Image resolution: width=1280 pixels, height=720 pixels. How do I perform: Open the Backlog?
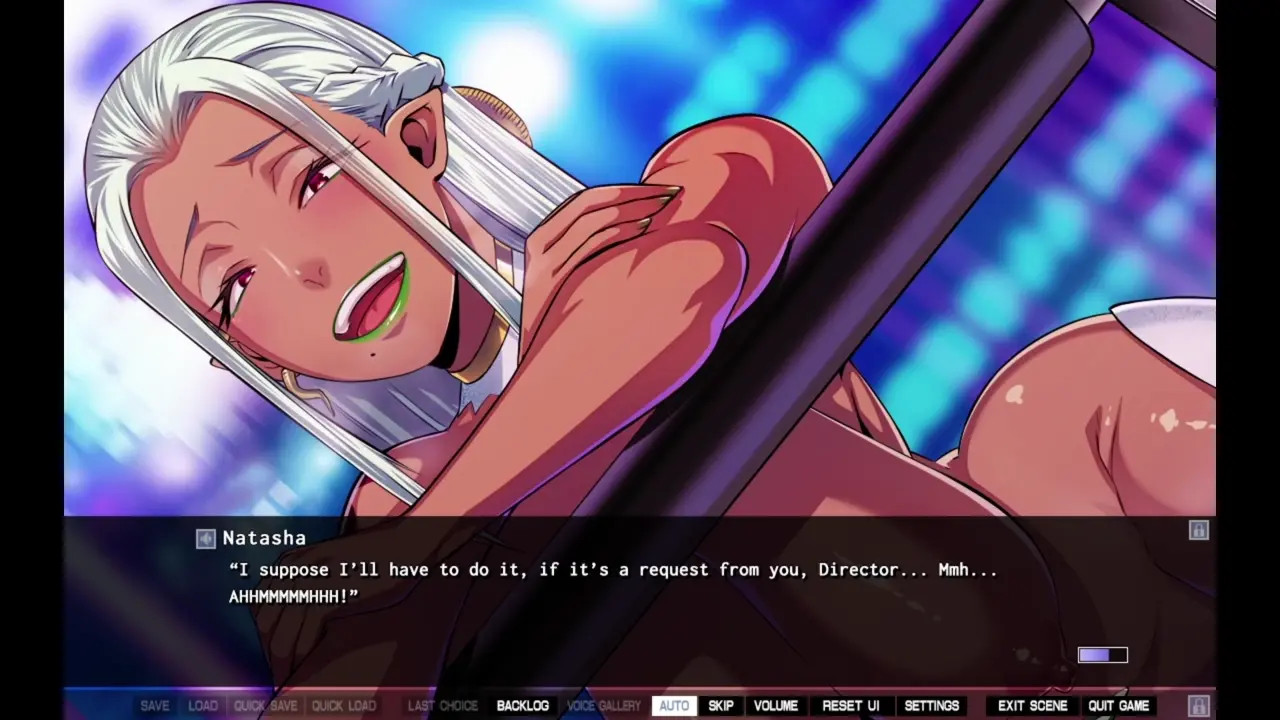(x=522, y=706)
